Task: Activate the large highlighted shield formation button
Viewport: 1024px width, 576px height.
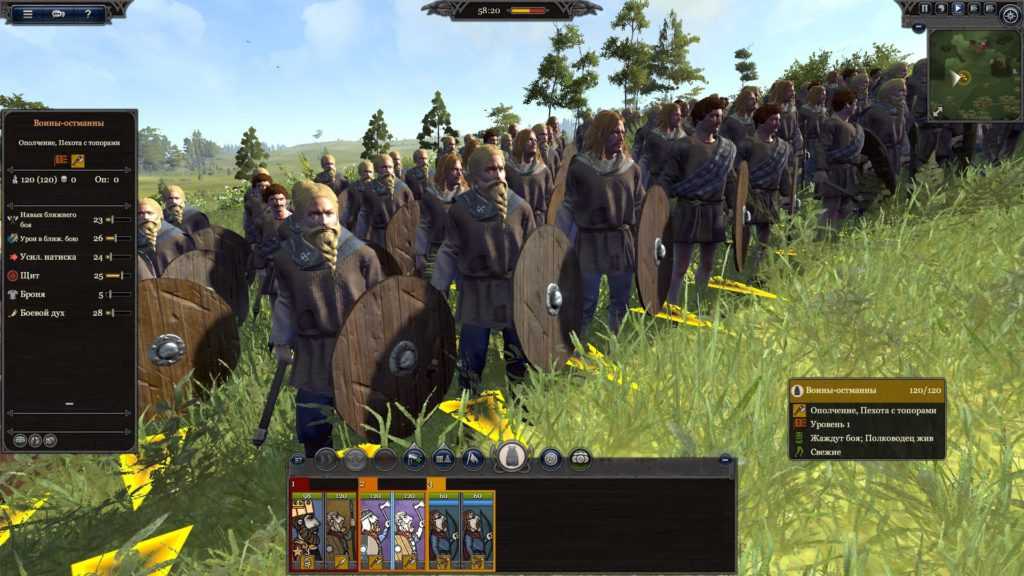Action: (x=512, y=457)
